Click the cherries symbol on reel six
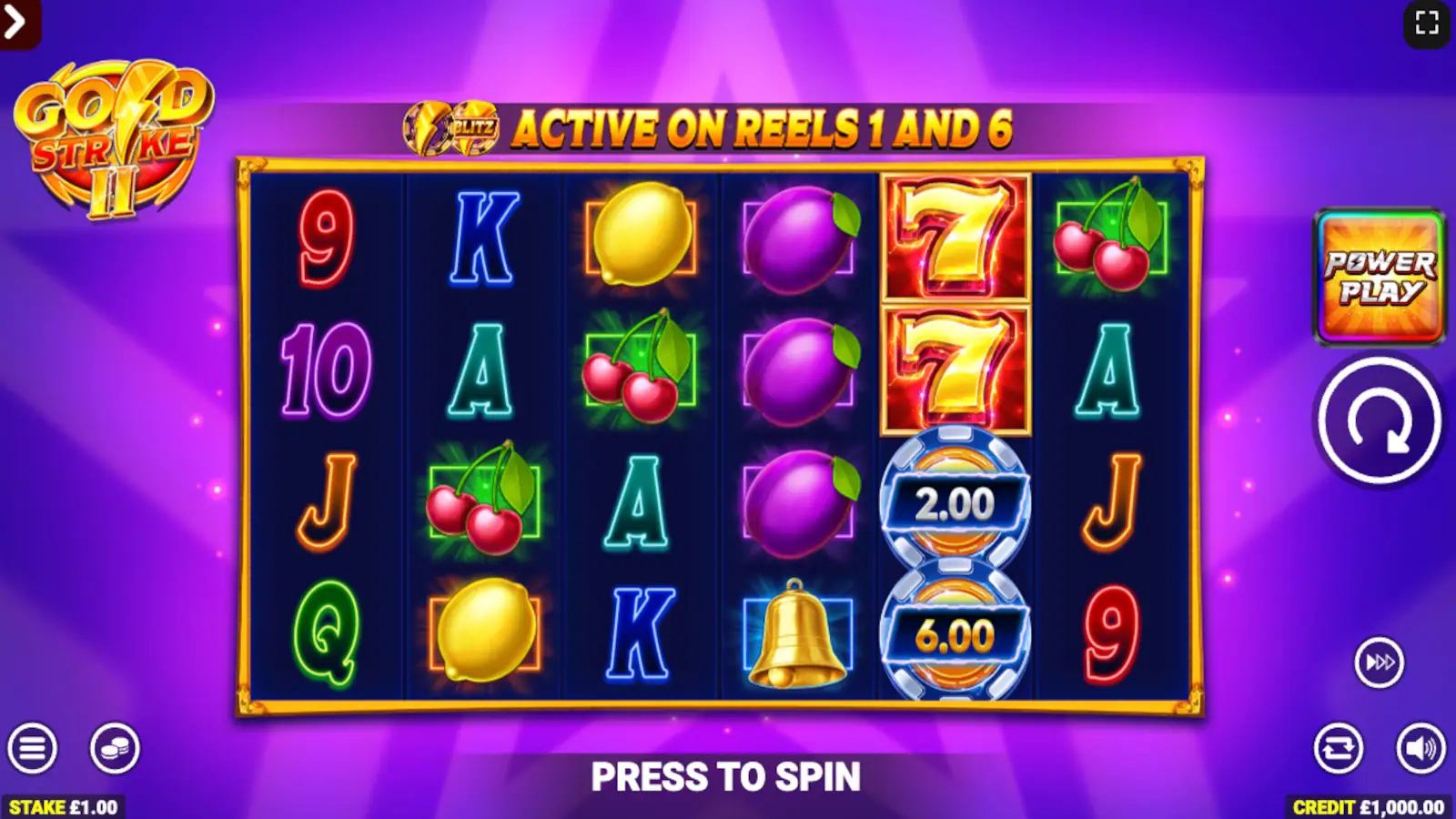The width and height of the screenshot is (1456, 819). [x=1108, y=237]
